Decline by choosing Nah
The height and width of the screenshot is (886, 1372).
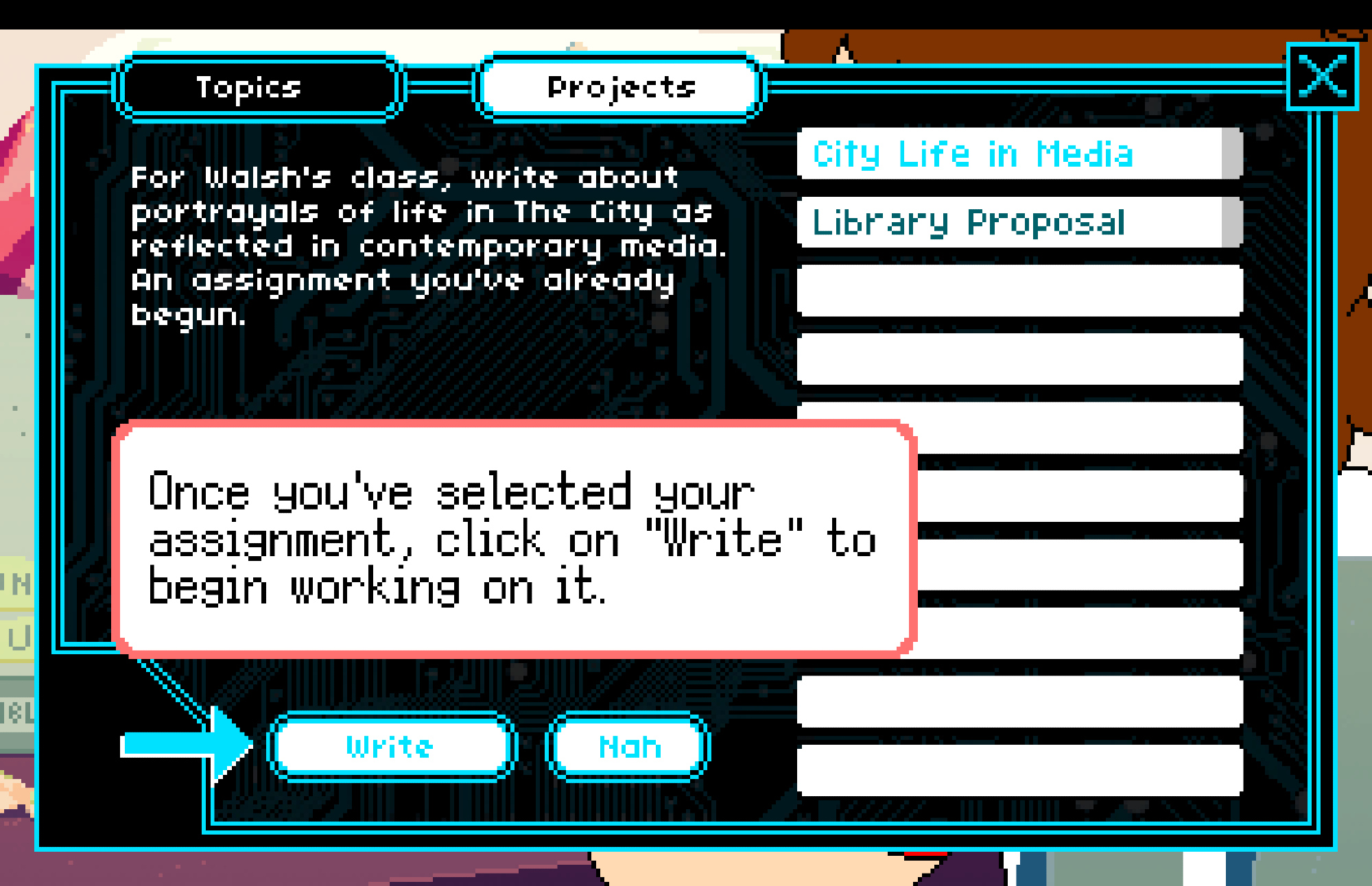pyautogui.click(x=628, y=746)
